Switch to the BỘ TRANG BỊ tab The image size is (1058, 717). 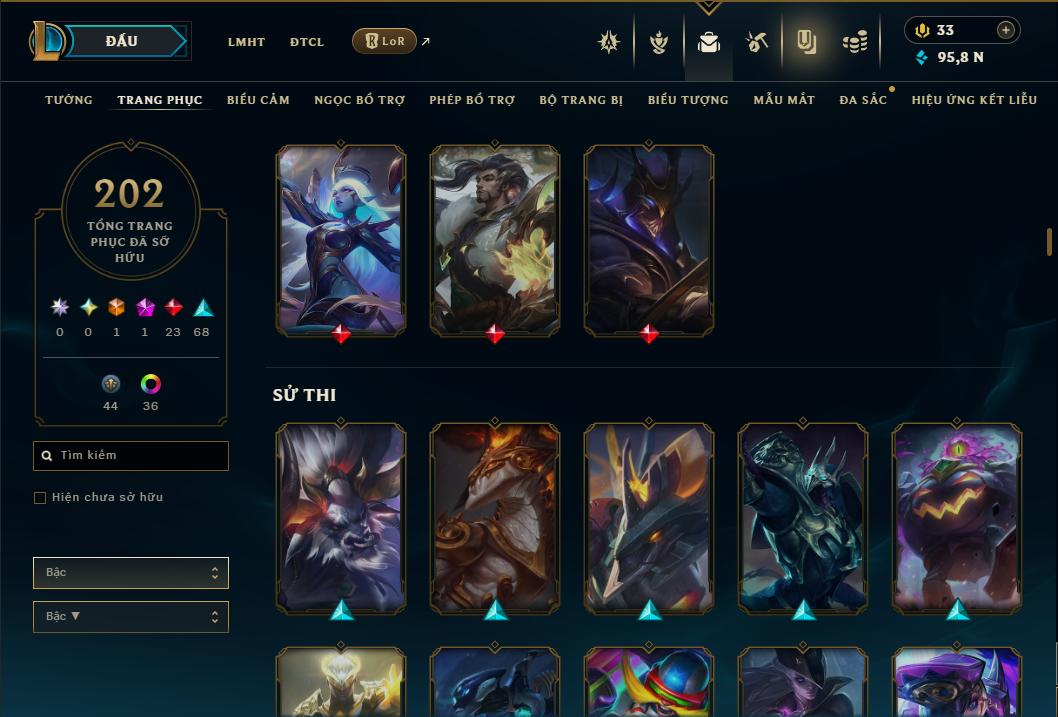[x=581, y=100]
